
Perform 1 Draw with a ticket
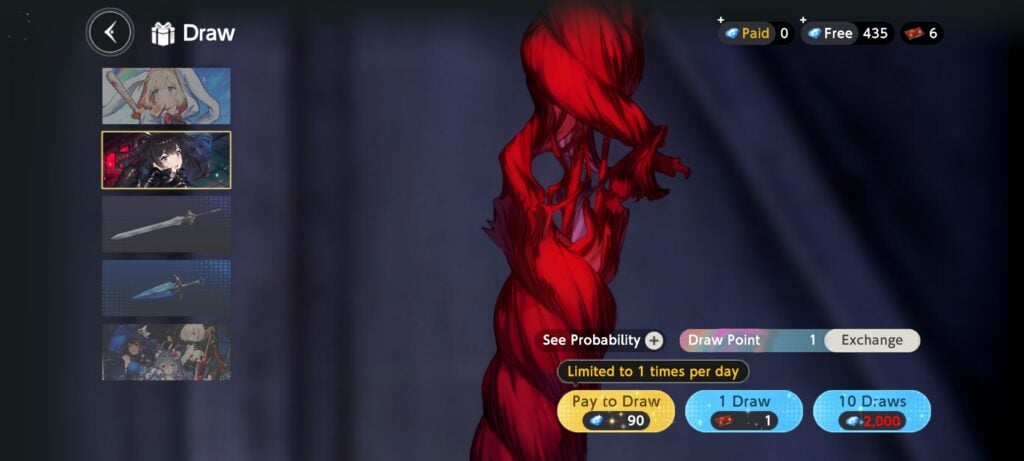tap(745, 411)
